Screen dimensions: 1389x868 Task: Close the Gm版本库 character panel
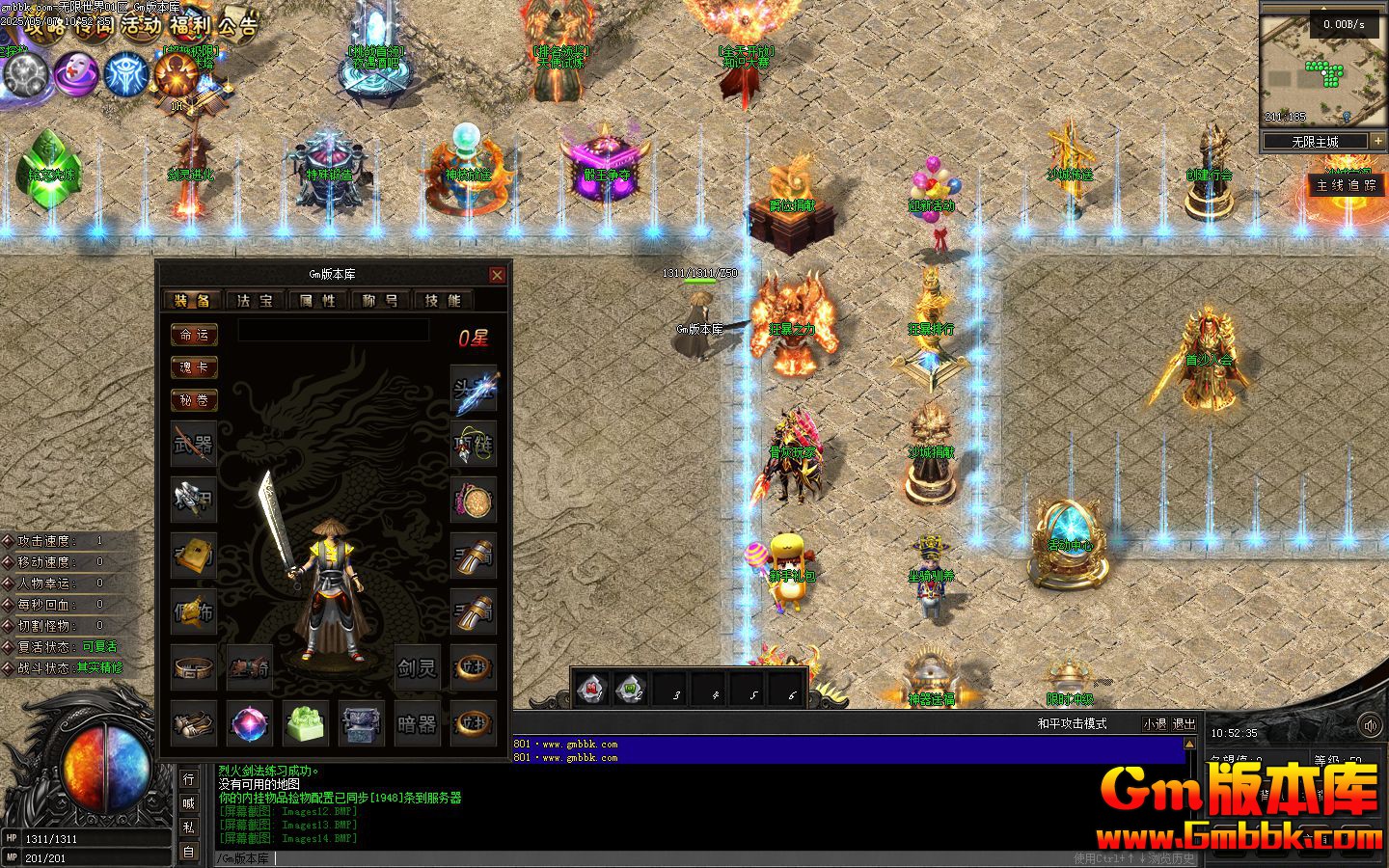pos(497,275)
